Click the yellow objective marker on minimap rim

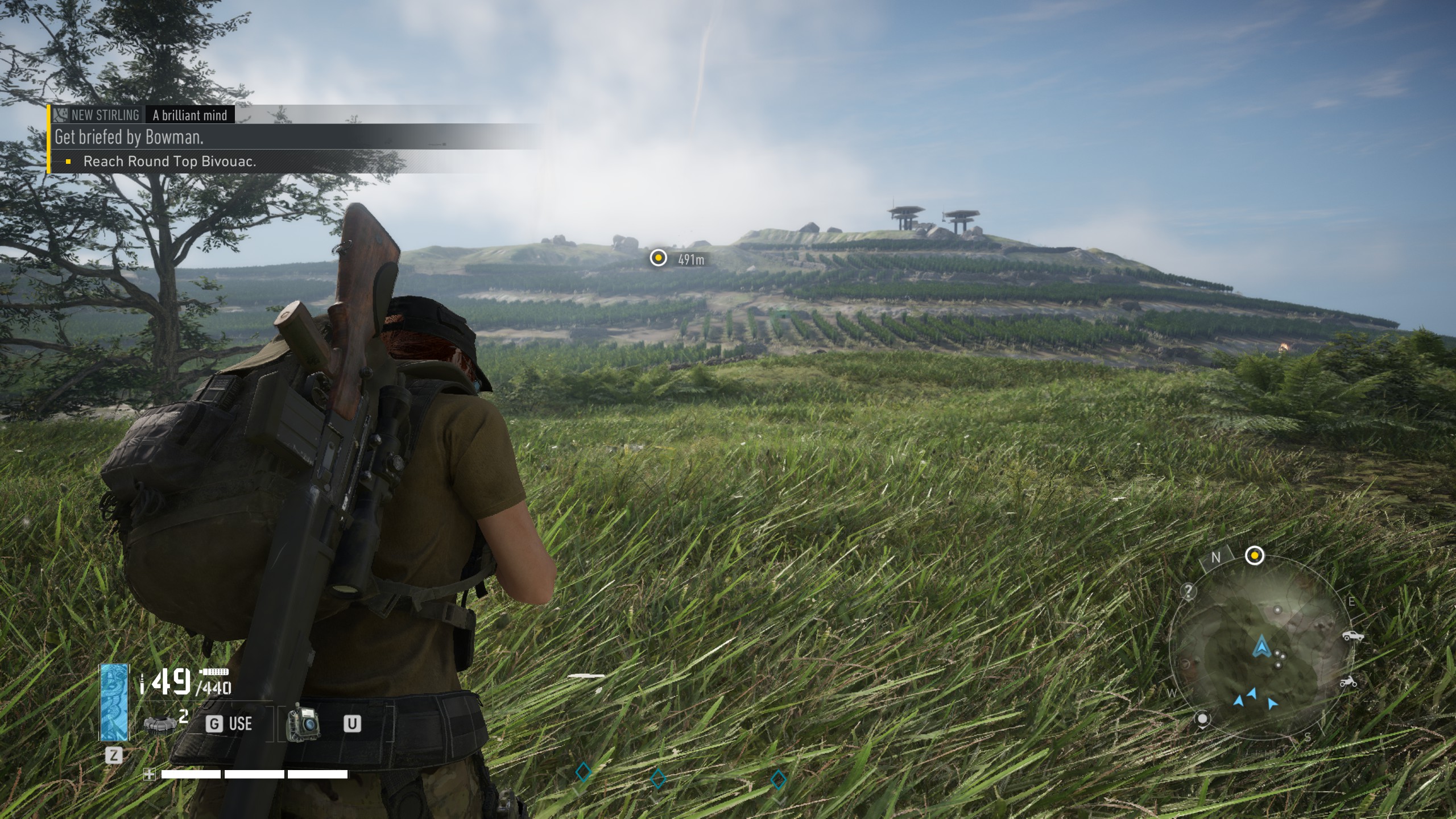(x=1255, y=556)
